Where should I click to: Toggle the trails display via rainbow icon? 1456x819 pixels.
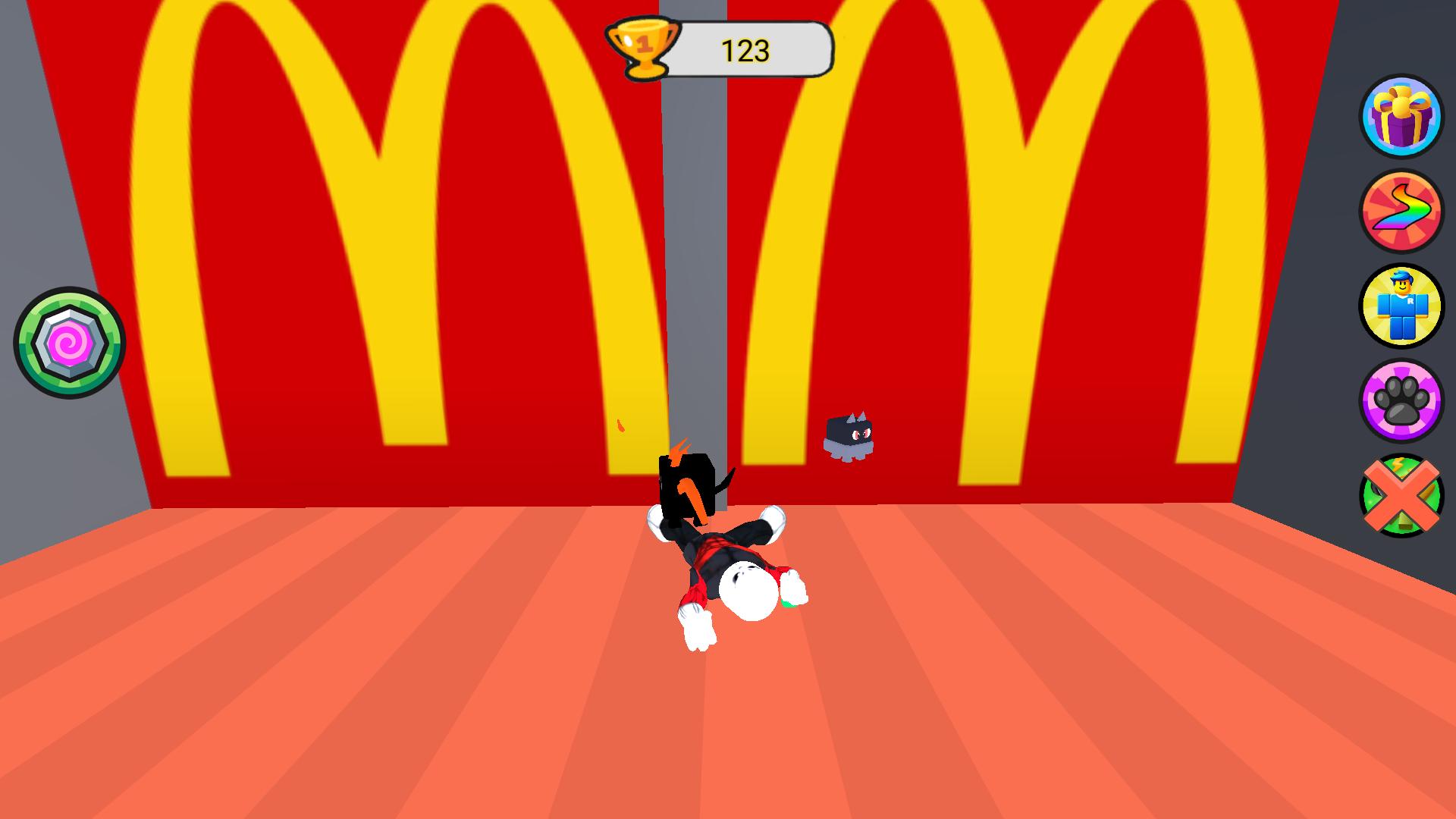point(1402,215)
